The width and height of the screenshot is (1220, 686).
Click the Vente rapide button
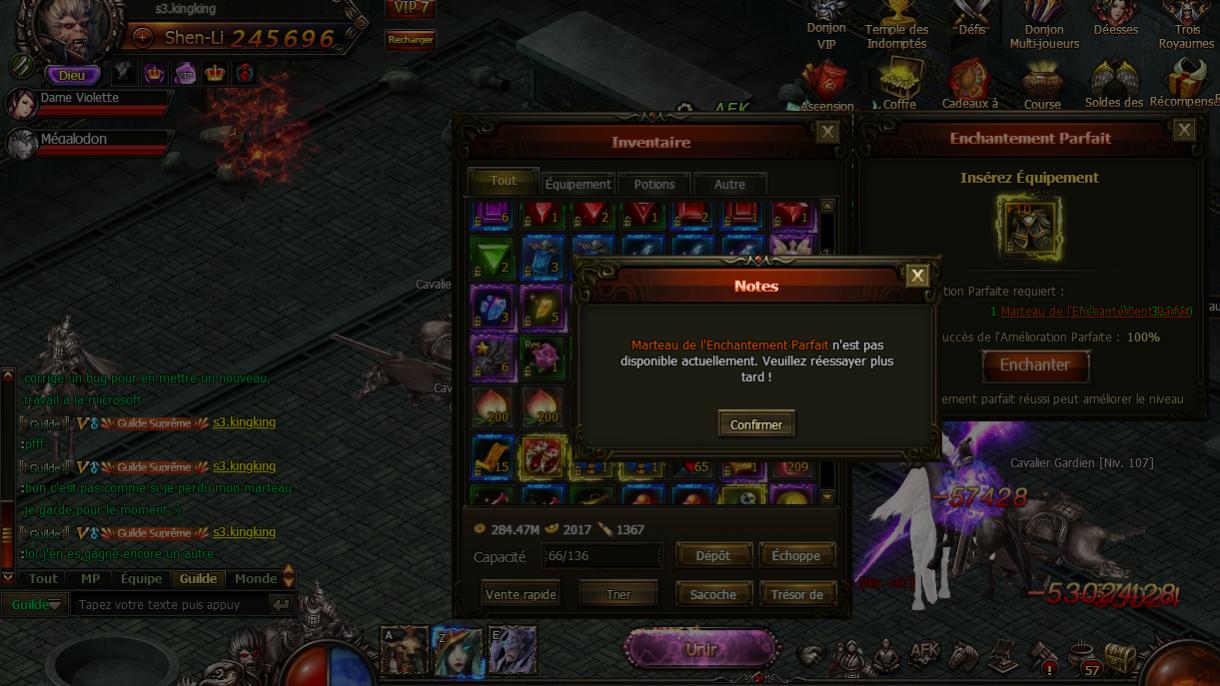[520, 594]
